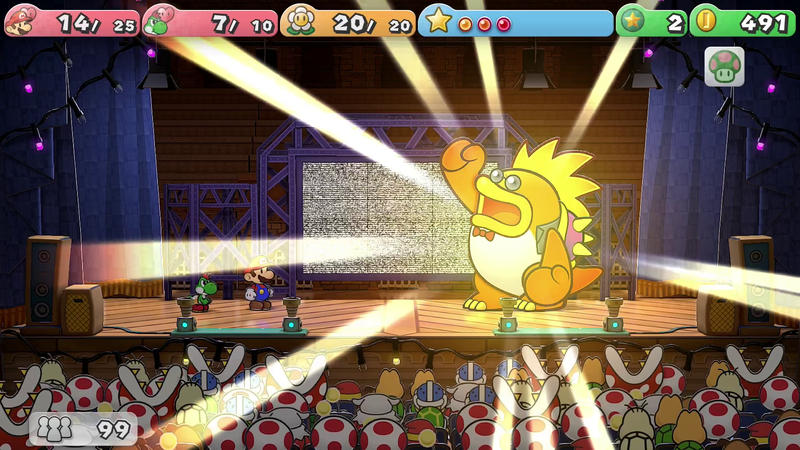This screenshot has width=800, height=450.
Task: Click the green mushroom icon
Action: [x=724, y=66]
